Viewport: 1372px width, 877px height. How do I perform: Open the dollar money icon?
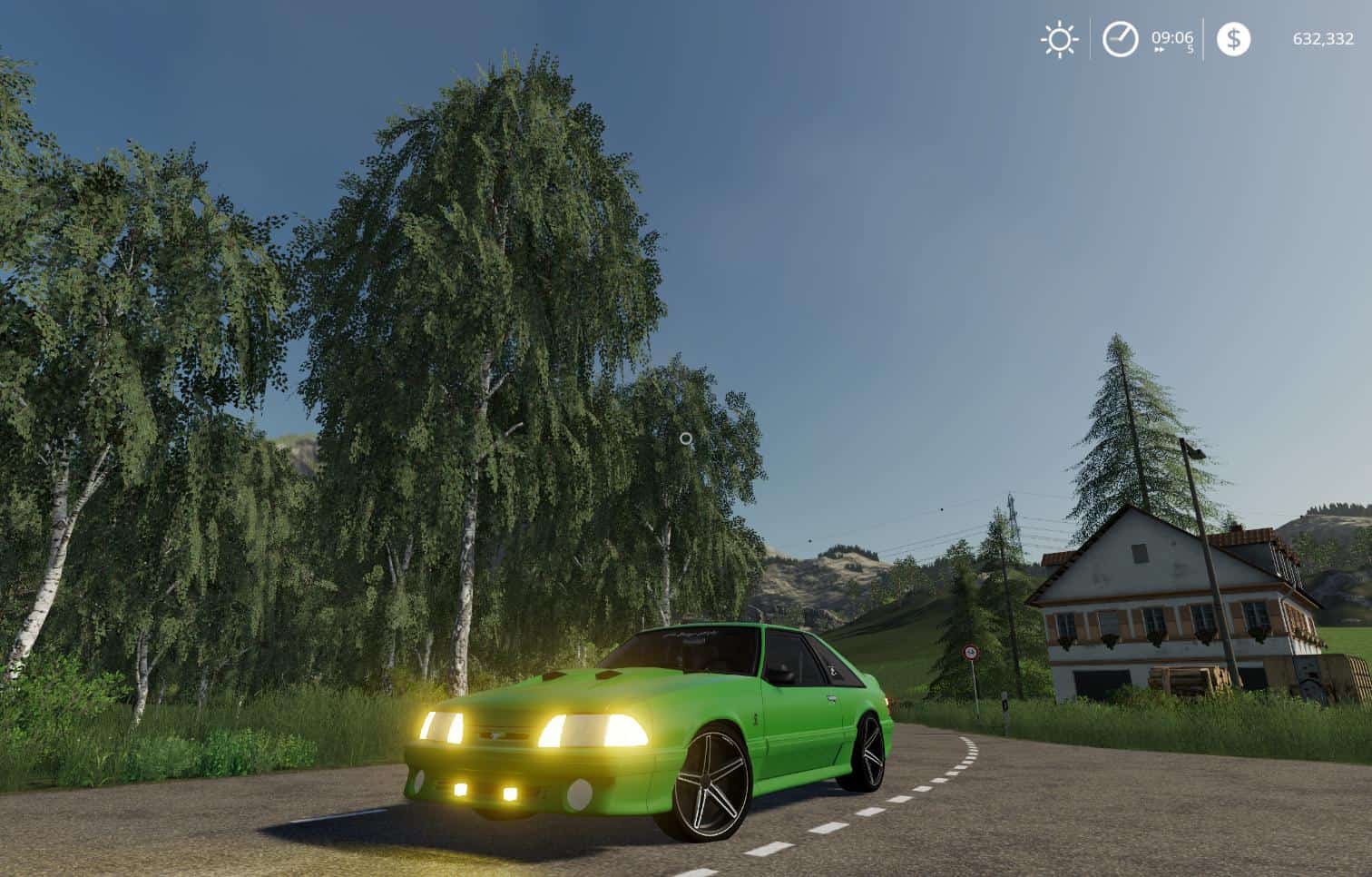pos(1232,39)
